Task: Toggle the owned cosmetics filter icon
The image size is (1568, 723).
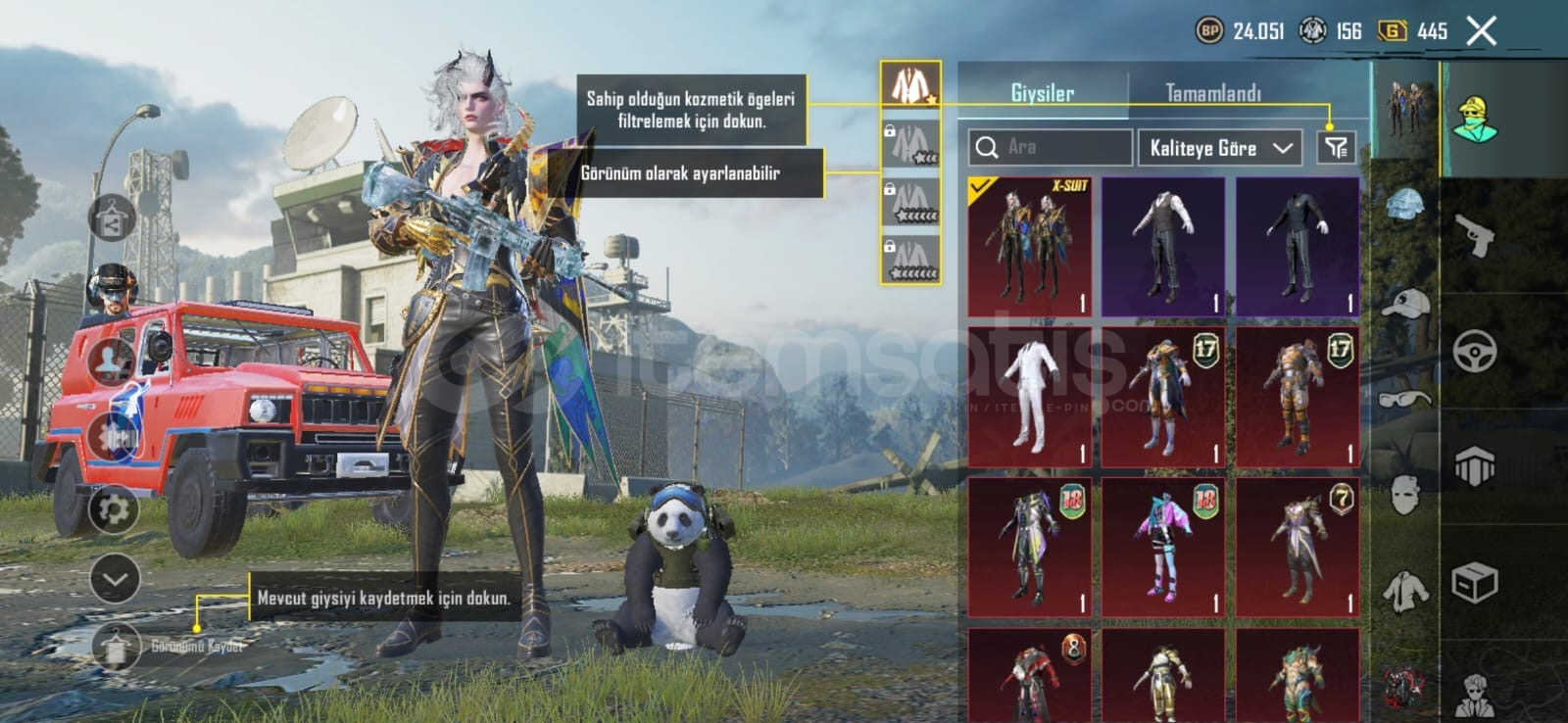Action: [x=1335, y=148]
